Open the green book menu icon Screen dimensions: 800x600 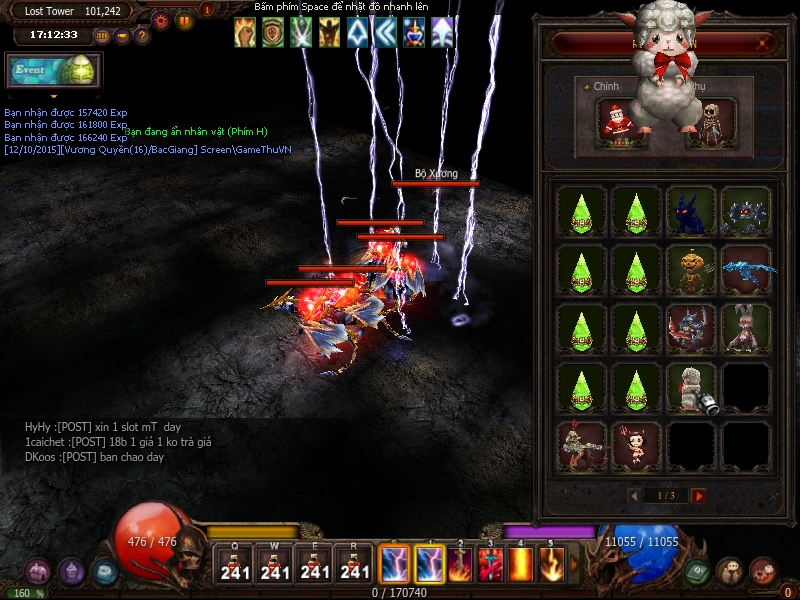[x=697, y=571]
